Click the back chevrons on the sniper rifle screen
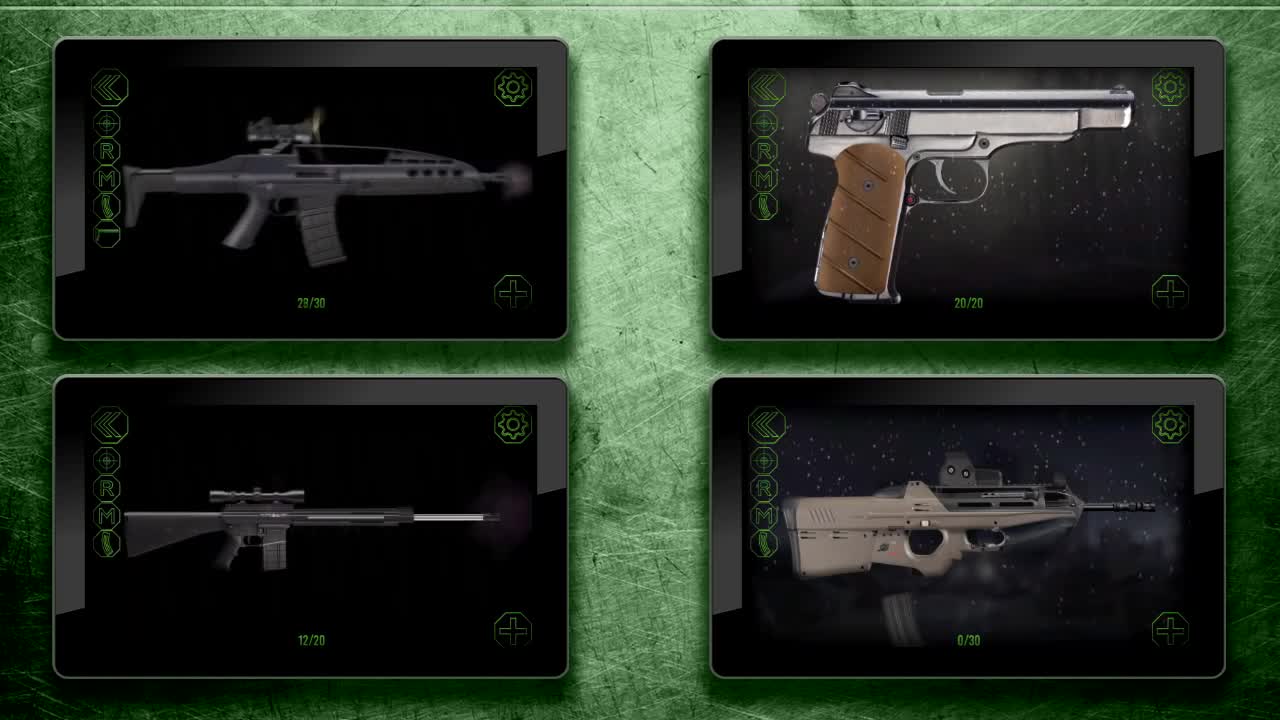Screen dimensions: 1280x720 (x=107, y=424)
